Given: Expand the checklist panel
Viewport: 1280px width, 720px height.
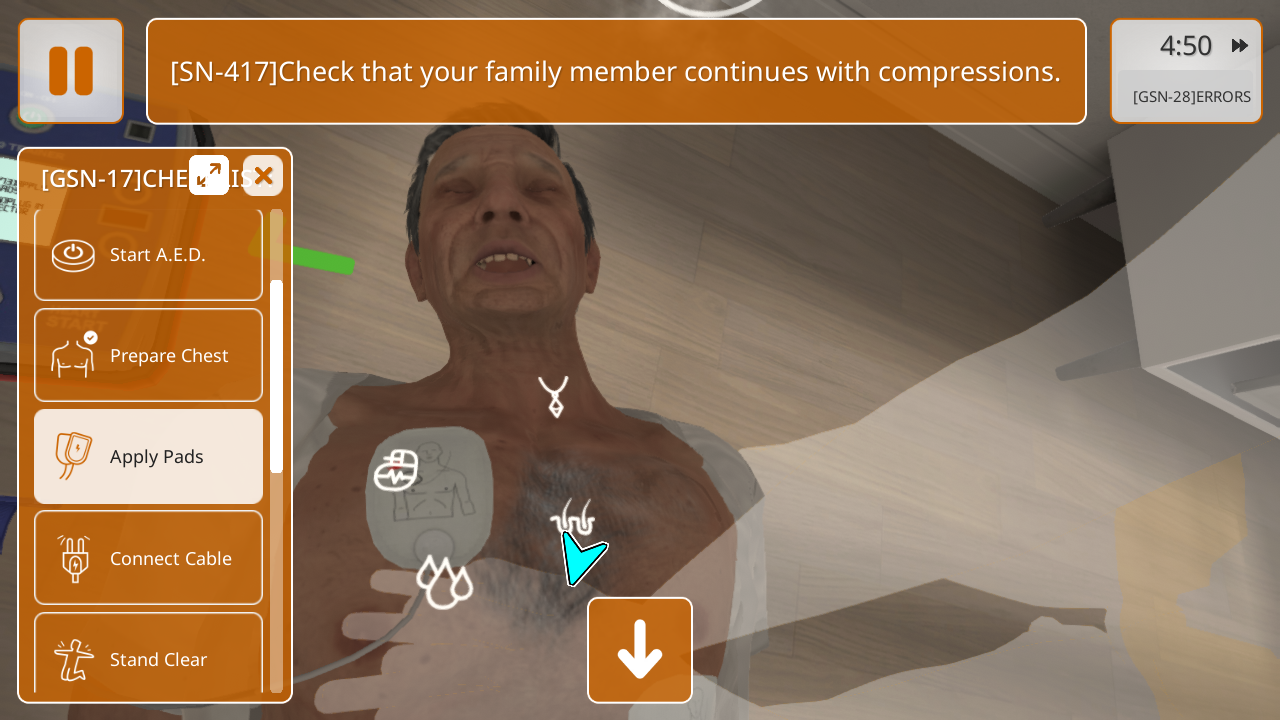Looking at the screenshot, I should pos(209,175).
